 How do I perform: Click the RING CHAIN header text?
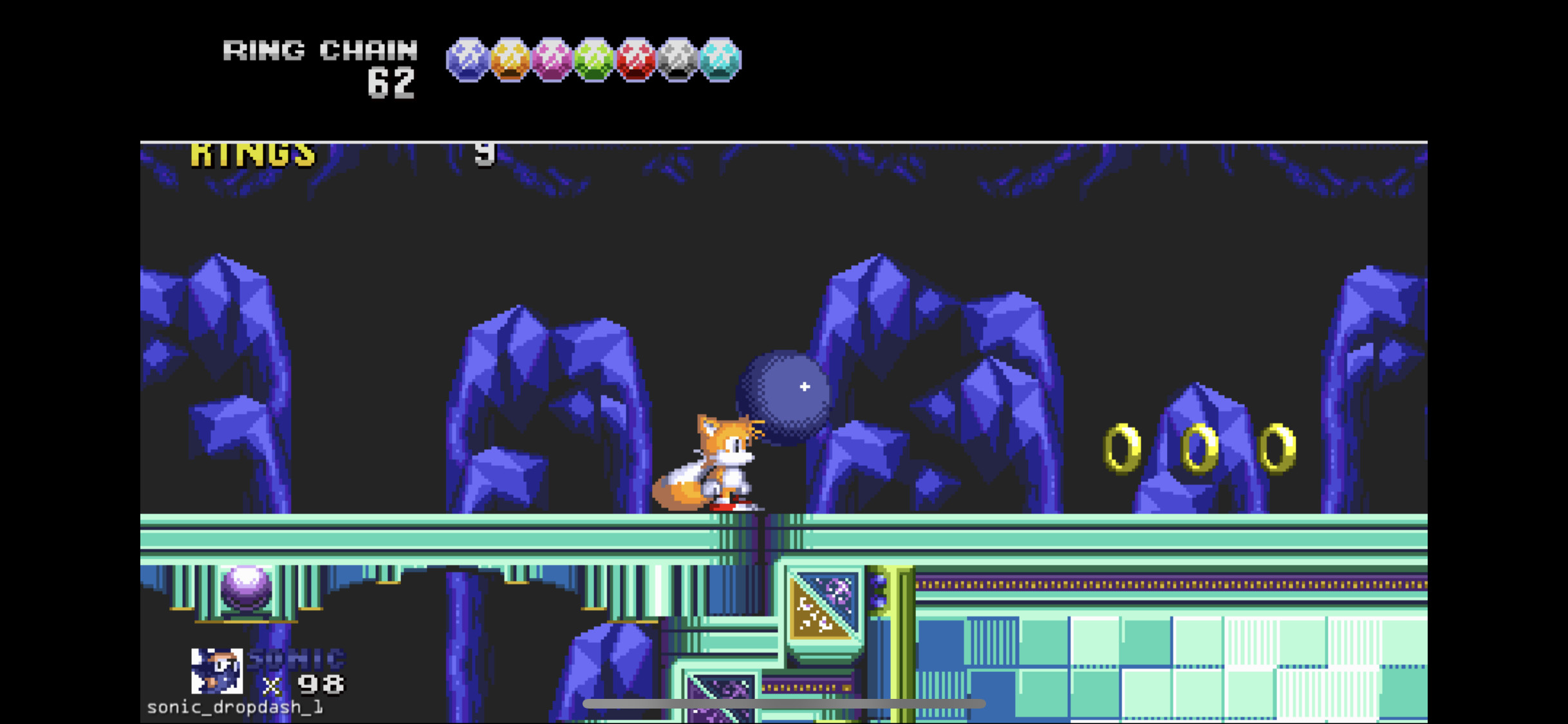coord(320,51)
